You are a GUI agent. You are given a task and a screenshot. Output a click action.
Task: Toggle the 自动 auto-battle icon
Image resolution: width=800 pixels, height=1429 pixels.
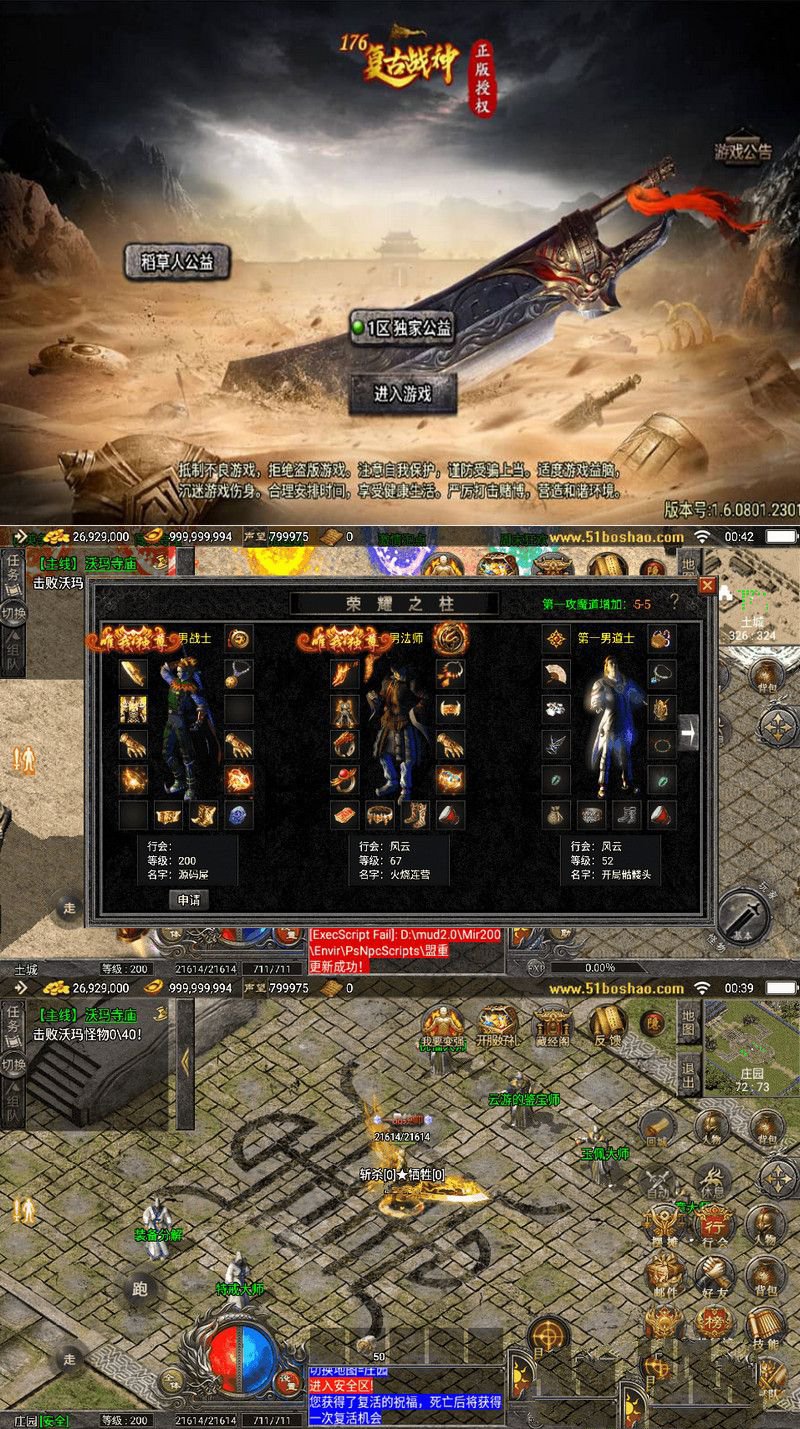(658, 1183)
